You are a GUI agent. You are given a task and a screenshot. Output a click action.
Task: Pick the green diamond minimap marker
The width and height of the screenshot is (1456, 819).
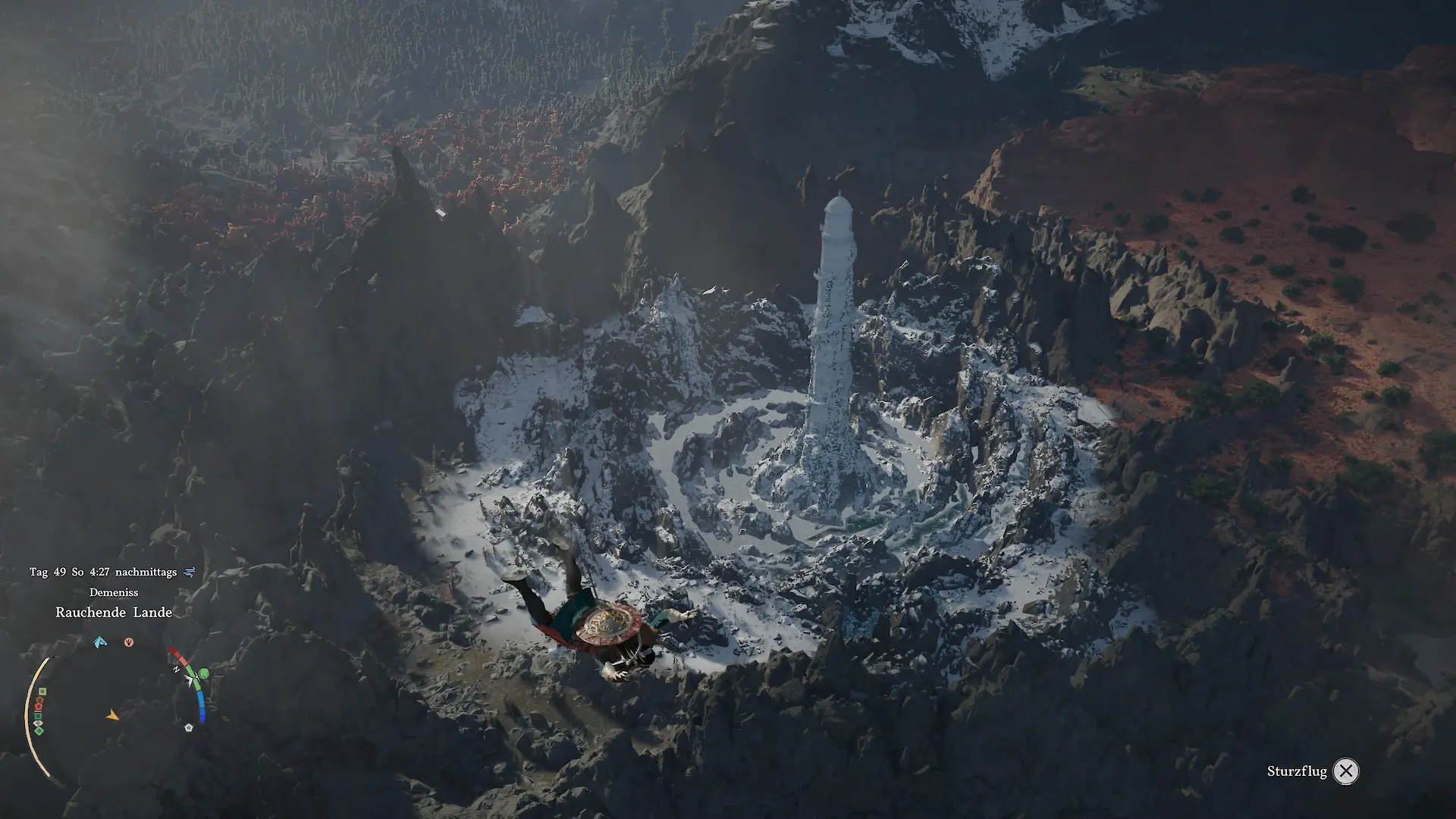click(39, 730)
